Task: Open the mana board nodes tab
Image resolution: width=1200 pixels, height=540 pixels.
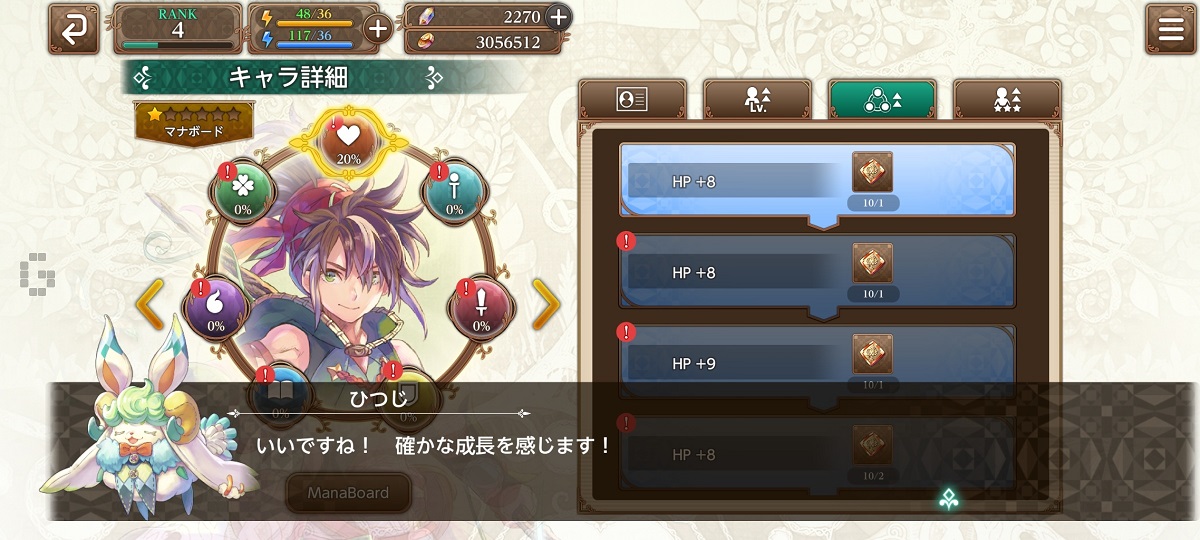Action: pos(882,99)
